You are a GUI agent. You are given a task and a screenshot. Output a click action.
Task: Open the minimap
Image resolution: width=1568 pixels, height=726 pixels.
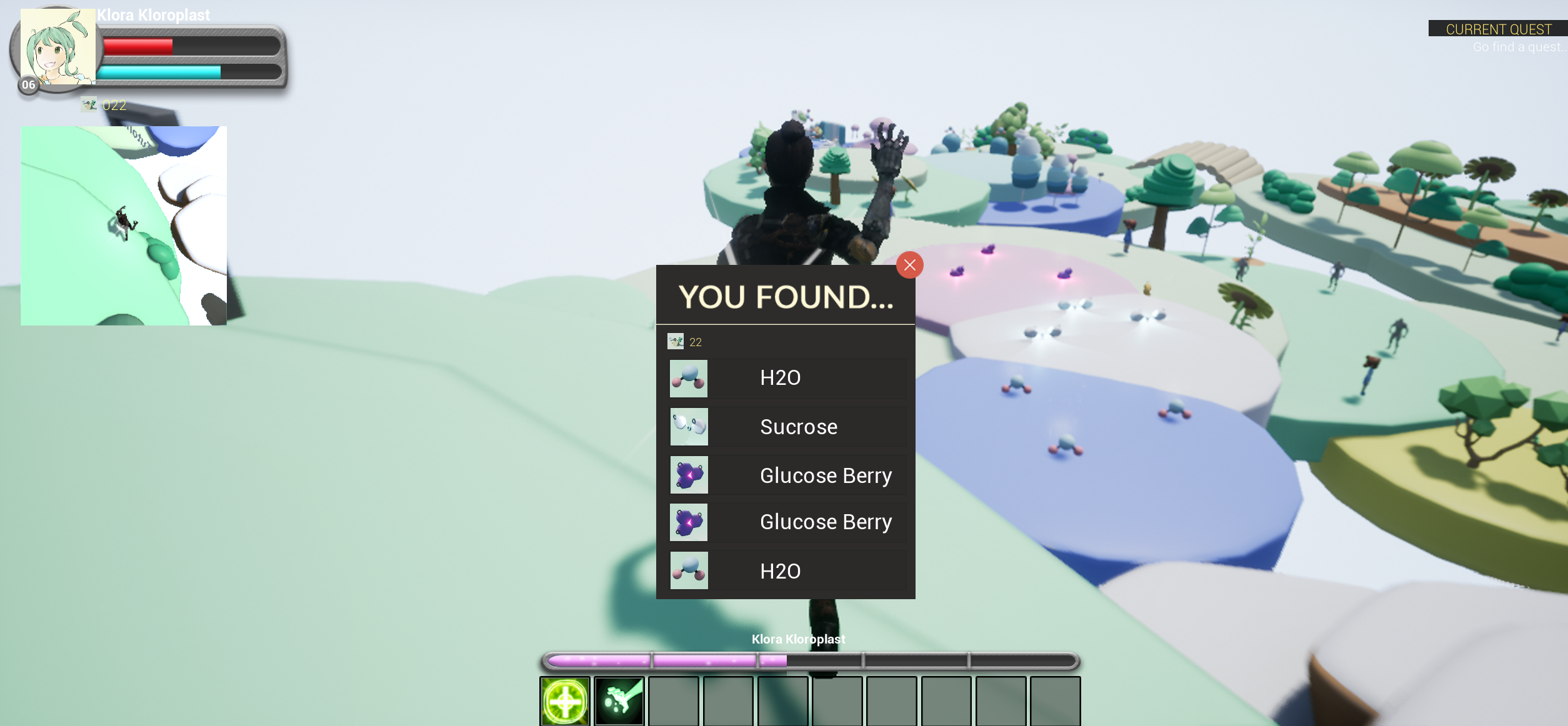[124, 226]
